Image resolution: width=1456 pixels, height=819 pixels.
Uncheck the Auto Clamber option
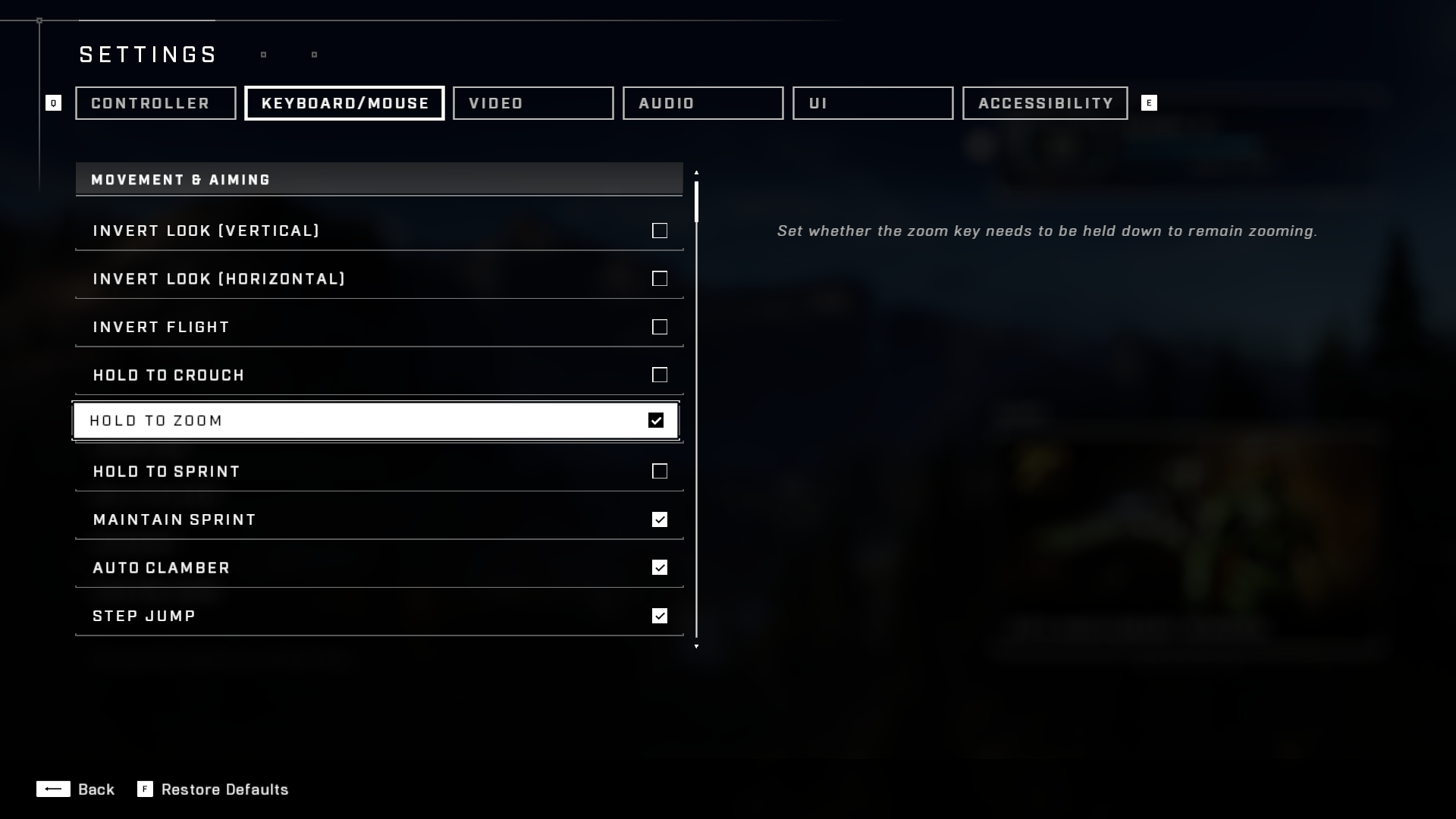pyautogui.click(x=659, y=567)
